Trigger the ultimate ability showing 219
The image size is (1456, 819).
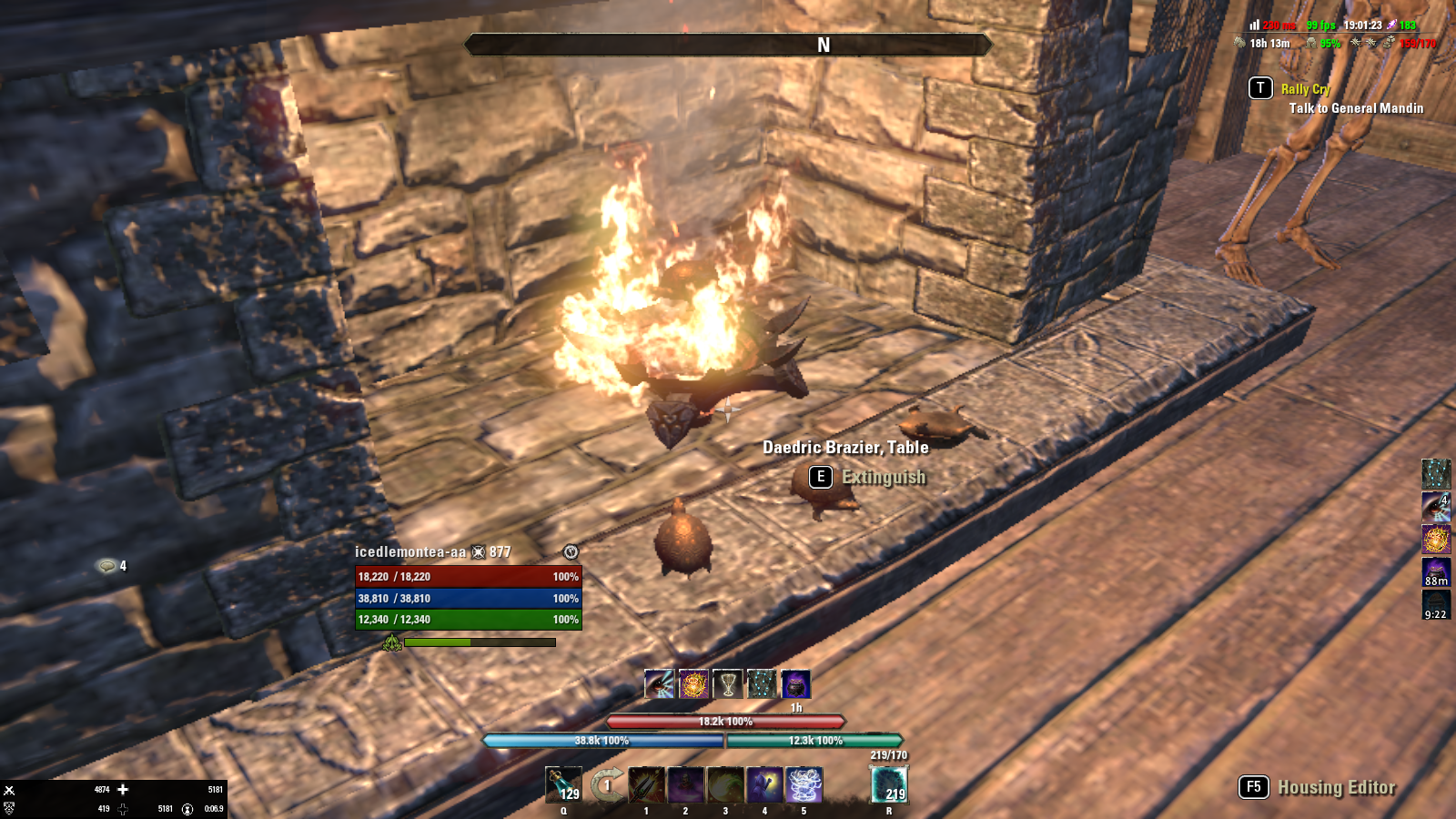tap(889, 784)
